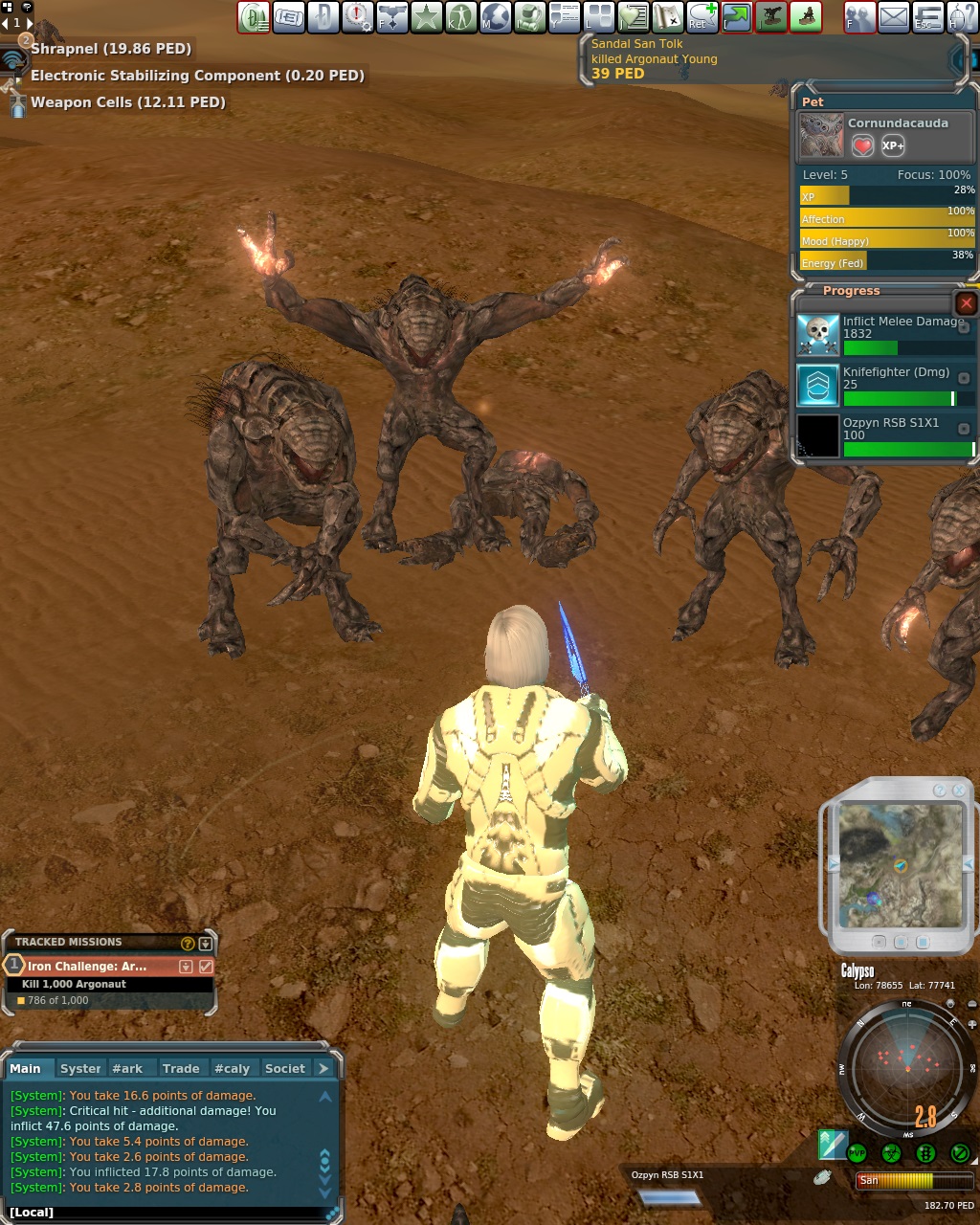This screenshot has width=980, height=1225.
Task: Toggle the Iron Challenge mission checkbox
Action: click(206, 967)
